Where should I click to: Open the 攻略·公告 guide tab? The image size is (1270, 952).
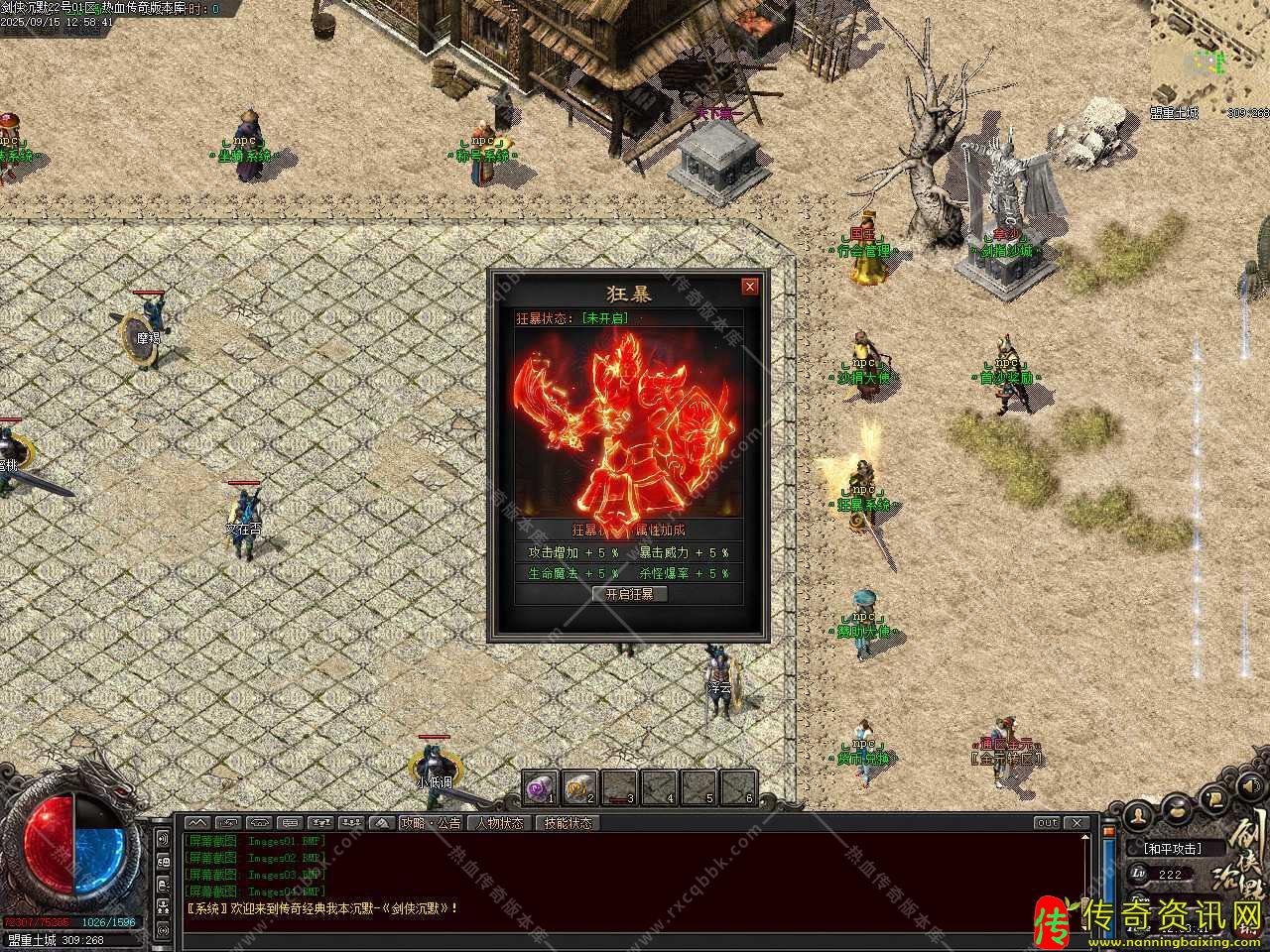(x=431, y=823)
